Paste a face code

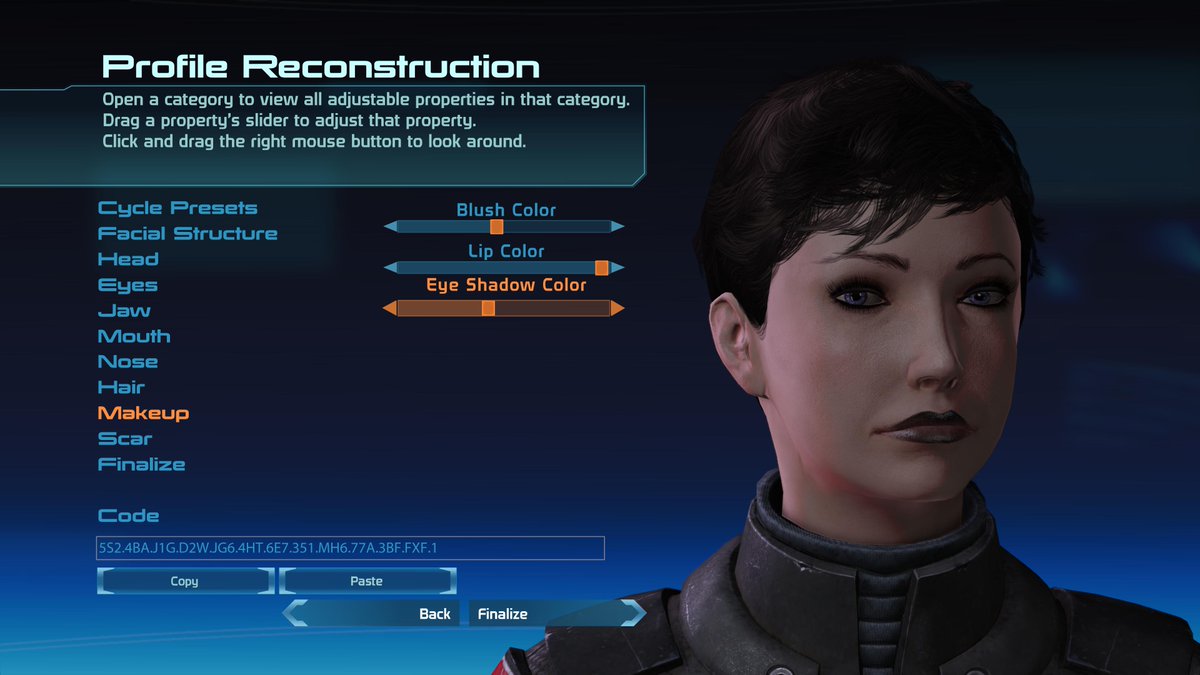pos(367,581)
